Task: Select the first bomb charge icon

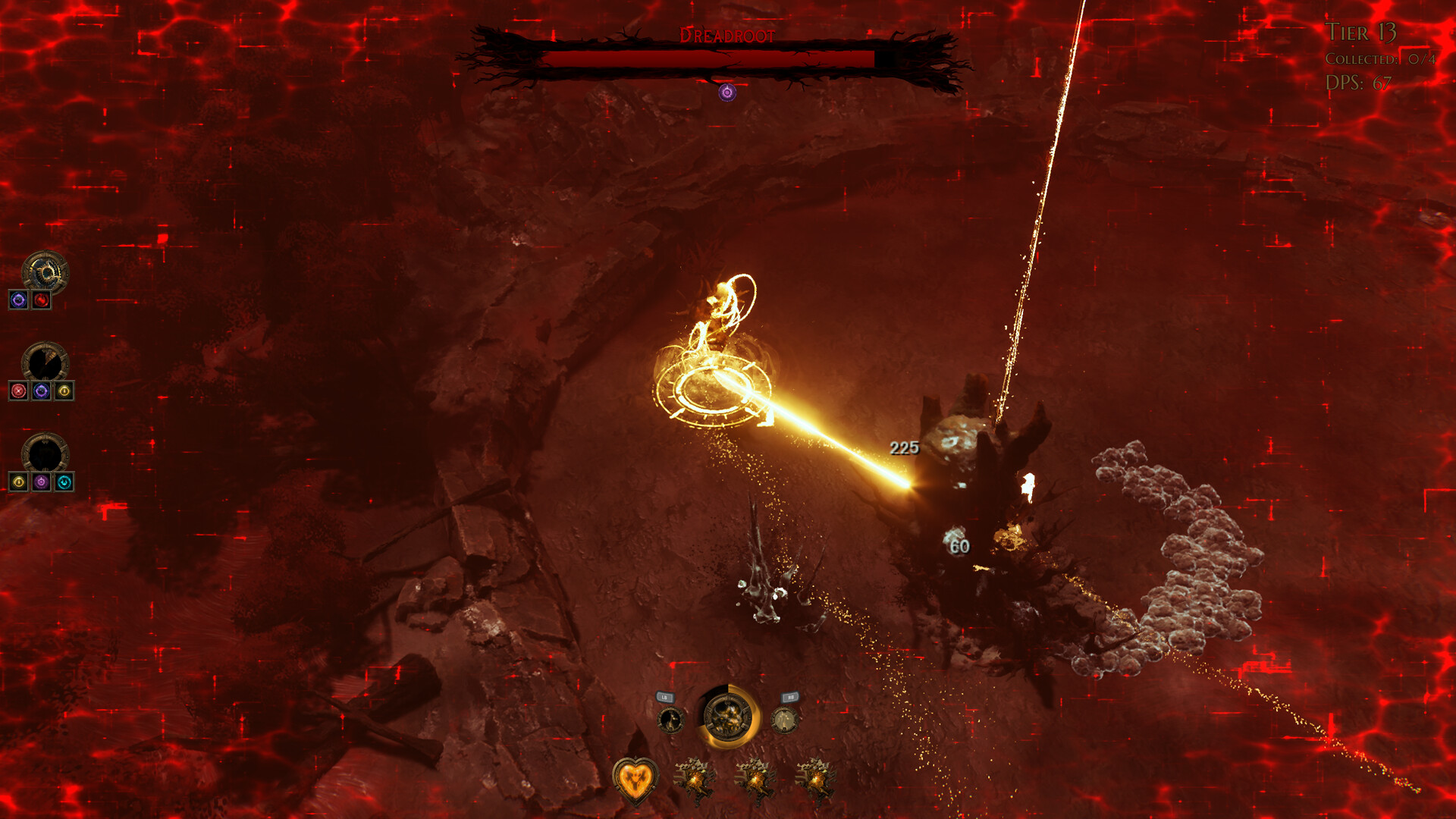Action: [696, 780]
